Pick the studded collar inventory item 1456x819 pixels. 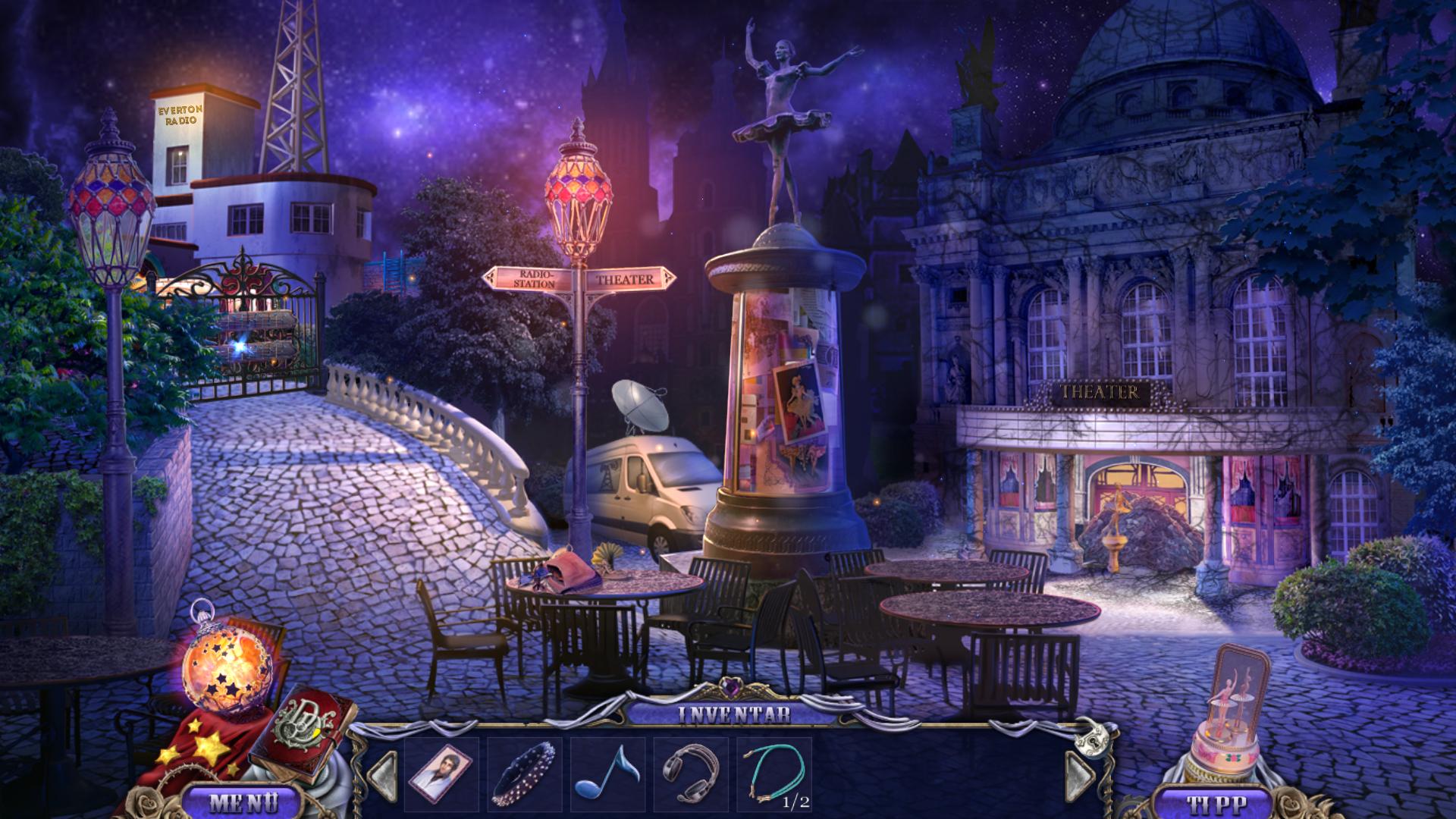(x=525, y=775)
